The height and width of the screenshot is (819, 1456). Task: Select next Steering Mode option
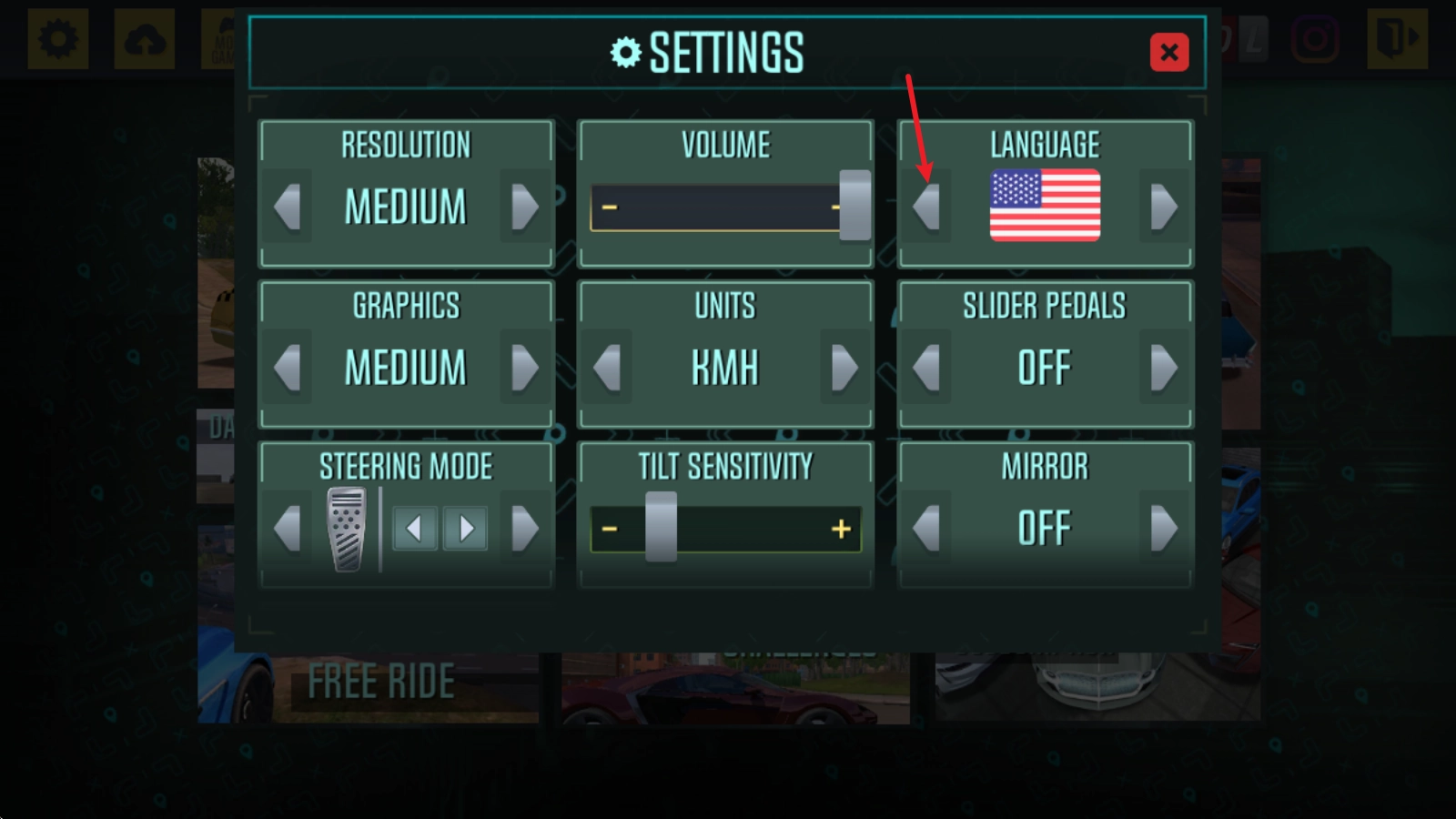(524, 529)
